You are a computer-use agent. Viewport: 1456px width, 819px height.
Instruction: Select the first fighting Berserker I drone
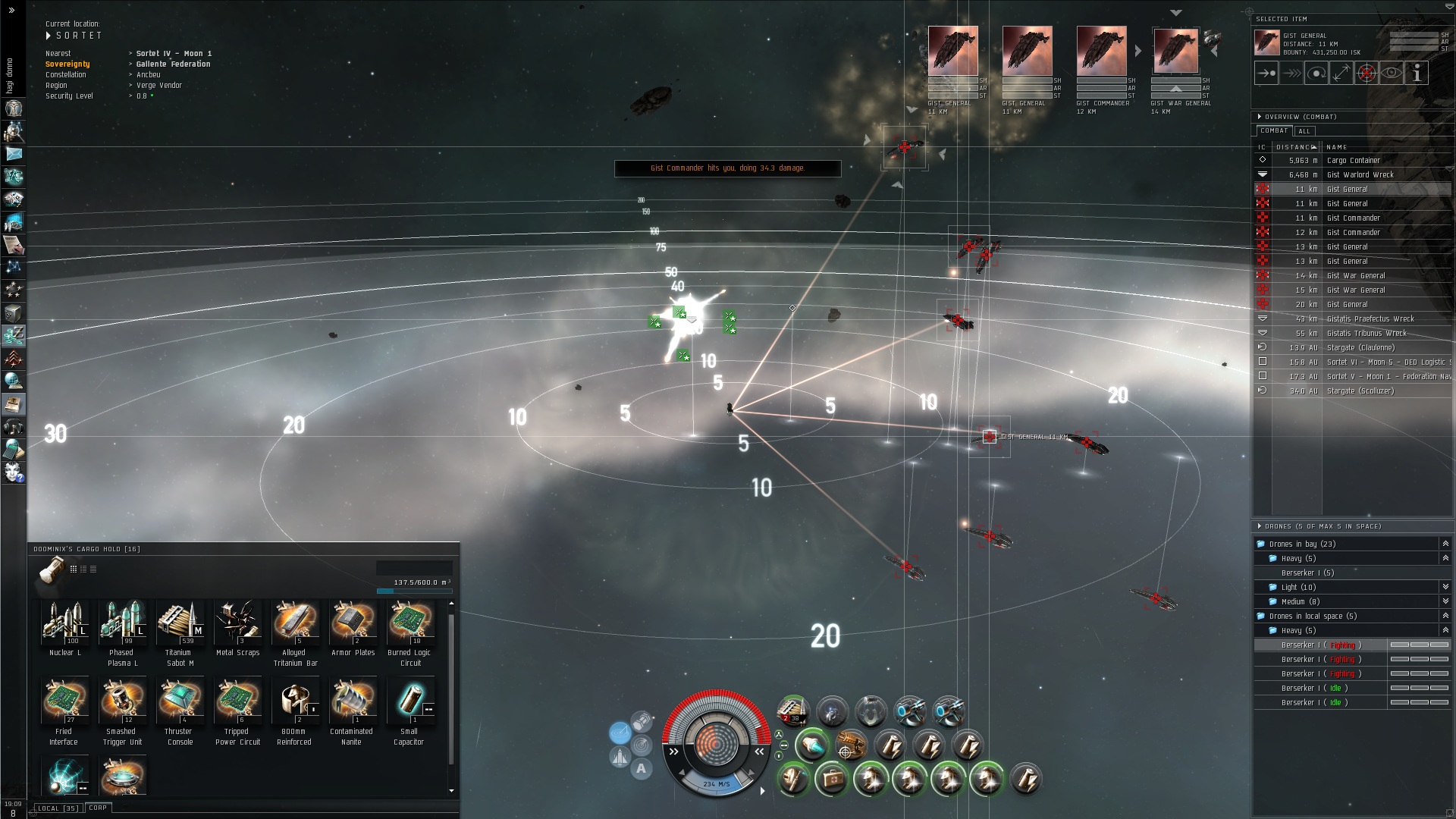point(1319,645)
